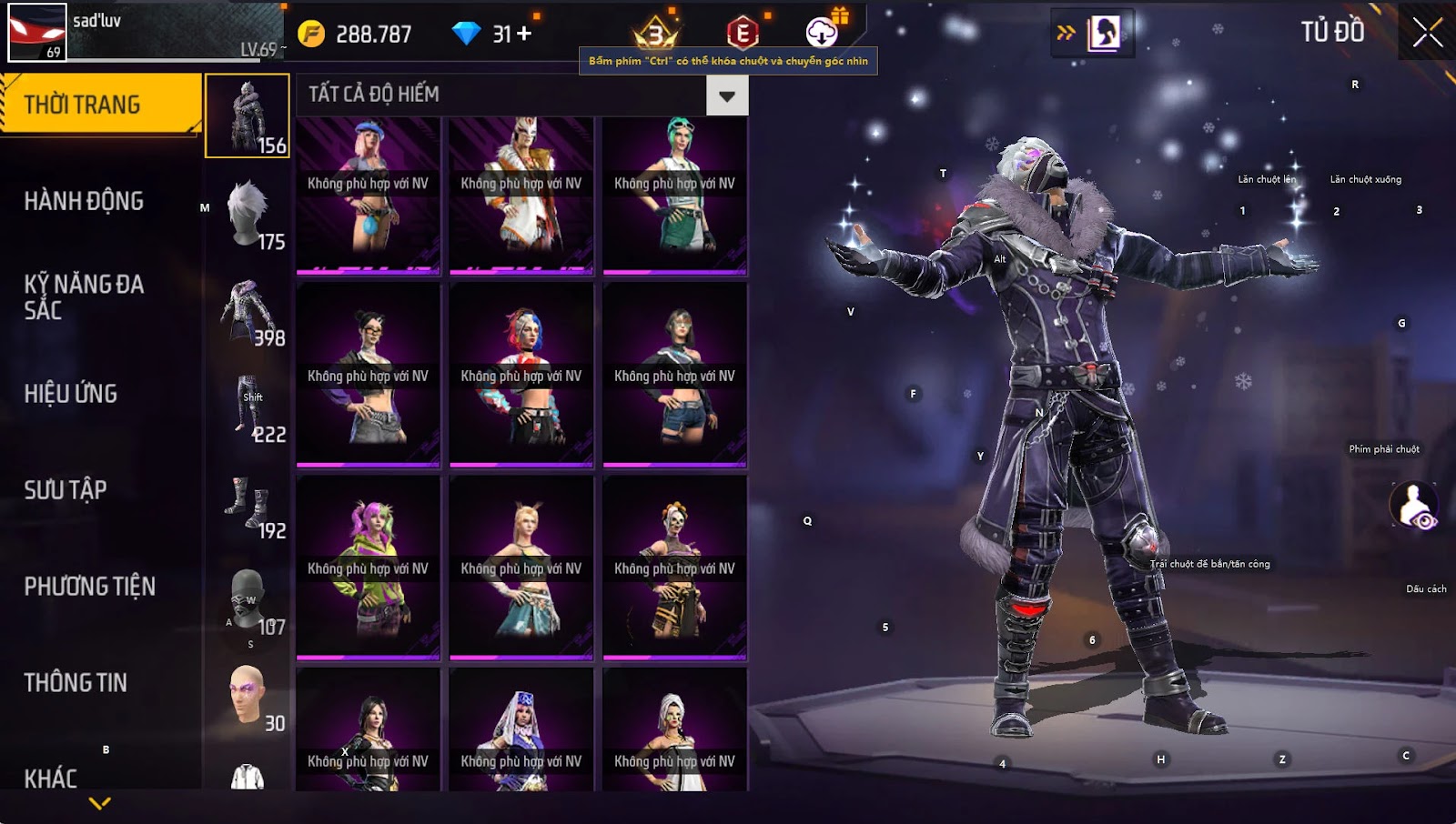Open the HÀNH ĐỘNG section

pos(84,201)
